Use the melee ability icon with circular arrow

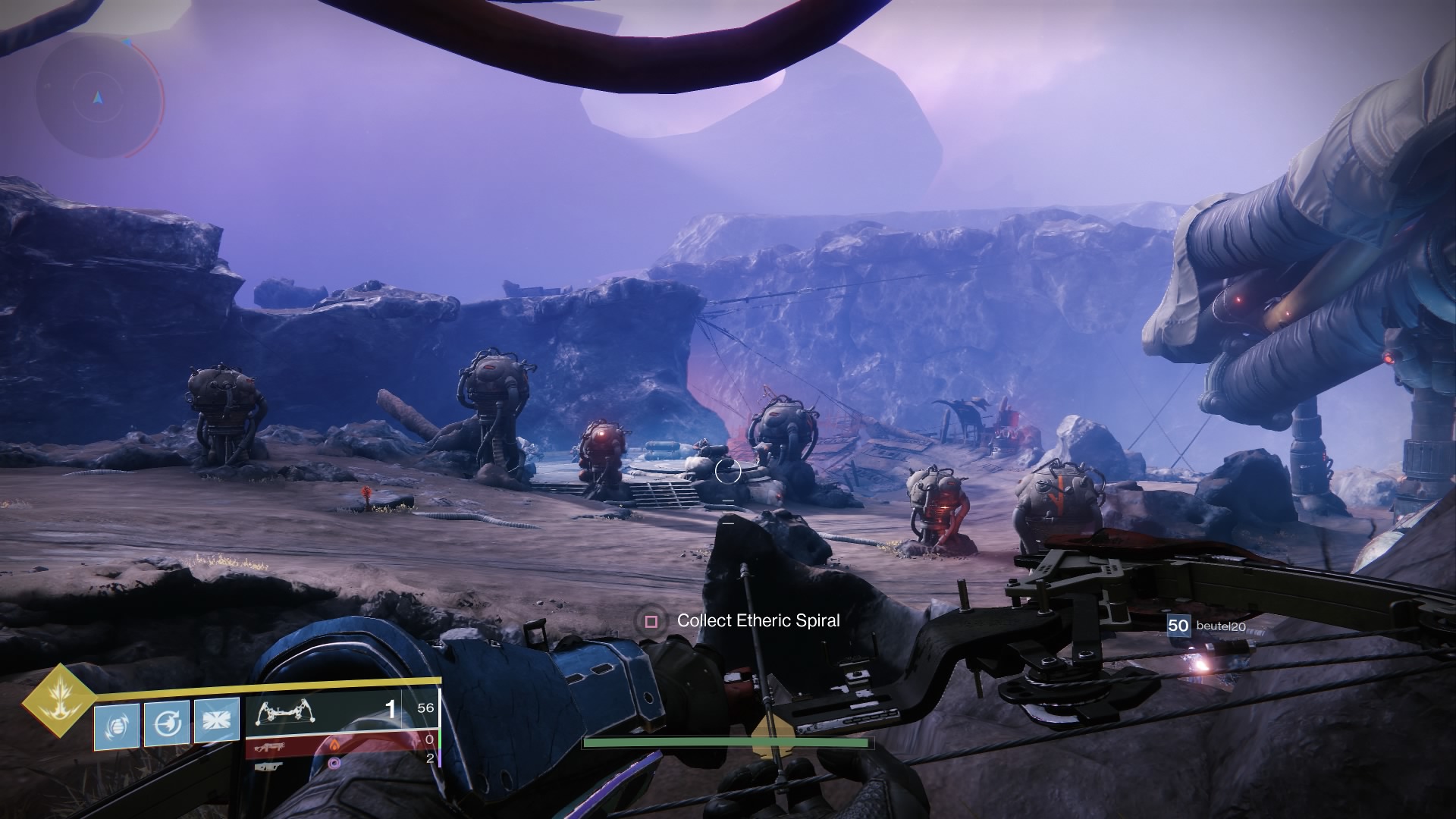(166, 725)
